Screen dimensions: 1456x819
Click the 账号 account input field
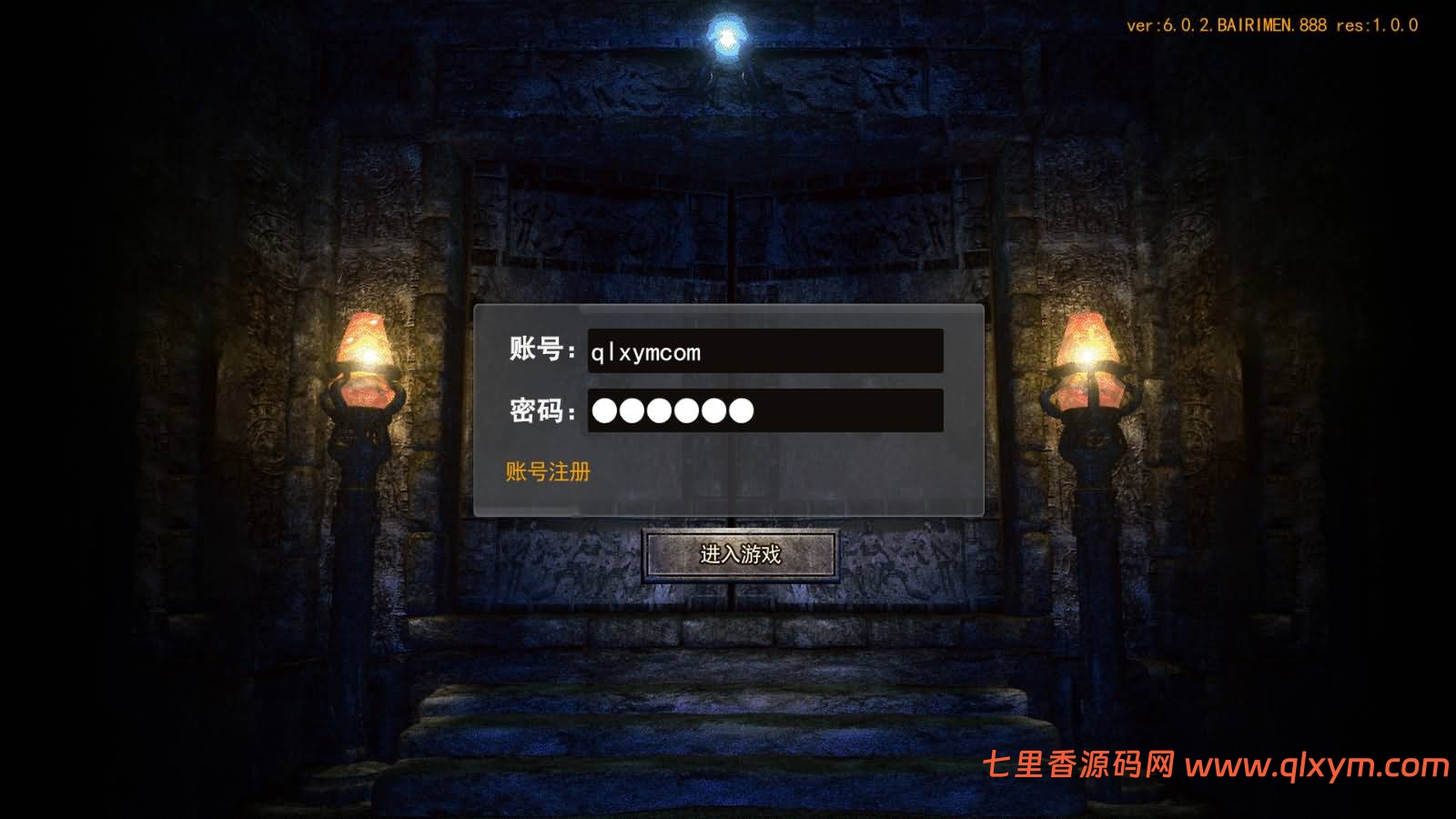pos(764,352)
